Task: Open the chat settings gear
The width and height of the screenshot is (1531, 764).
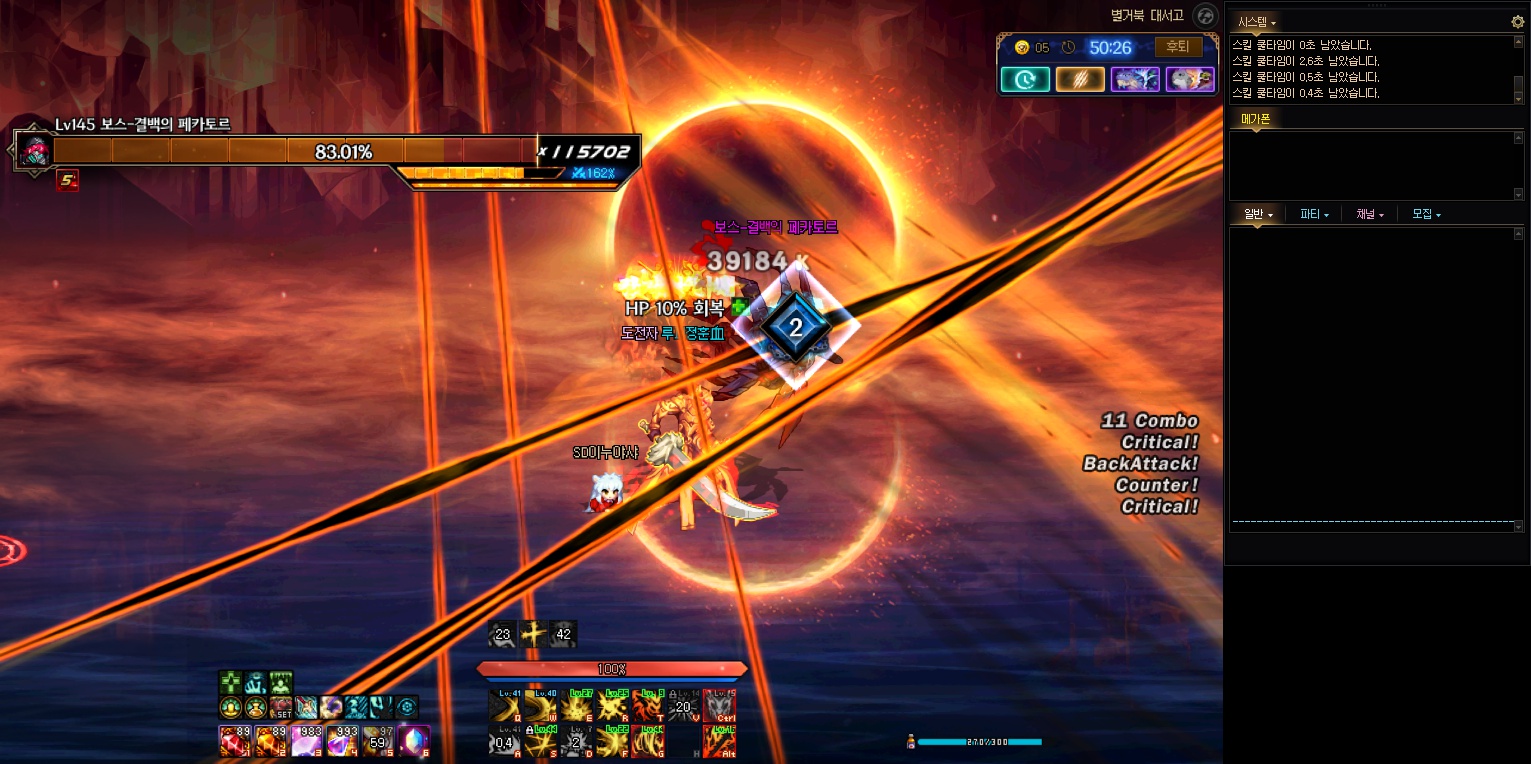Action: click(1517, 21)
